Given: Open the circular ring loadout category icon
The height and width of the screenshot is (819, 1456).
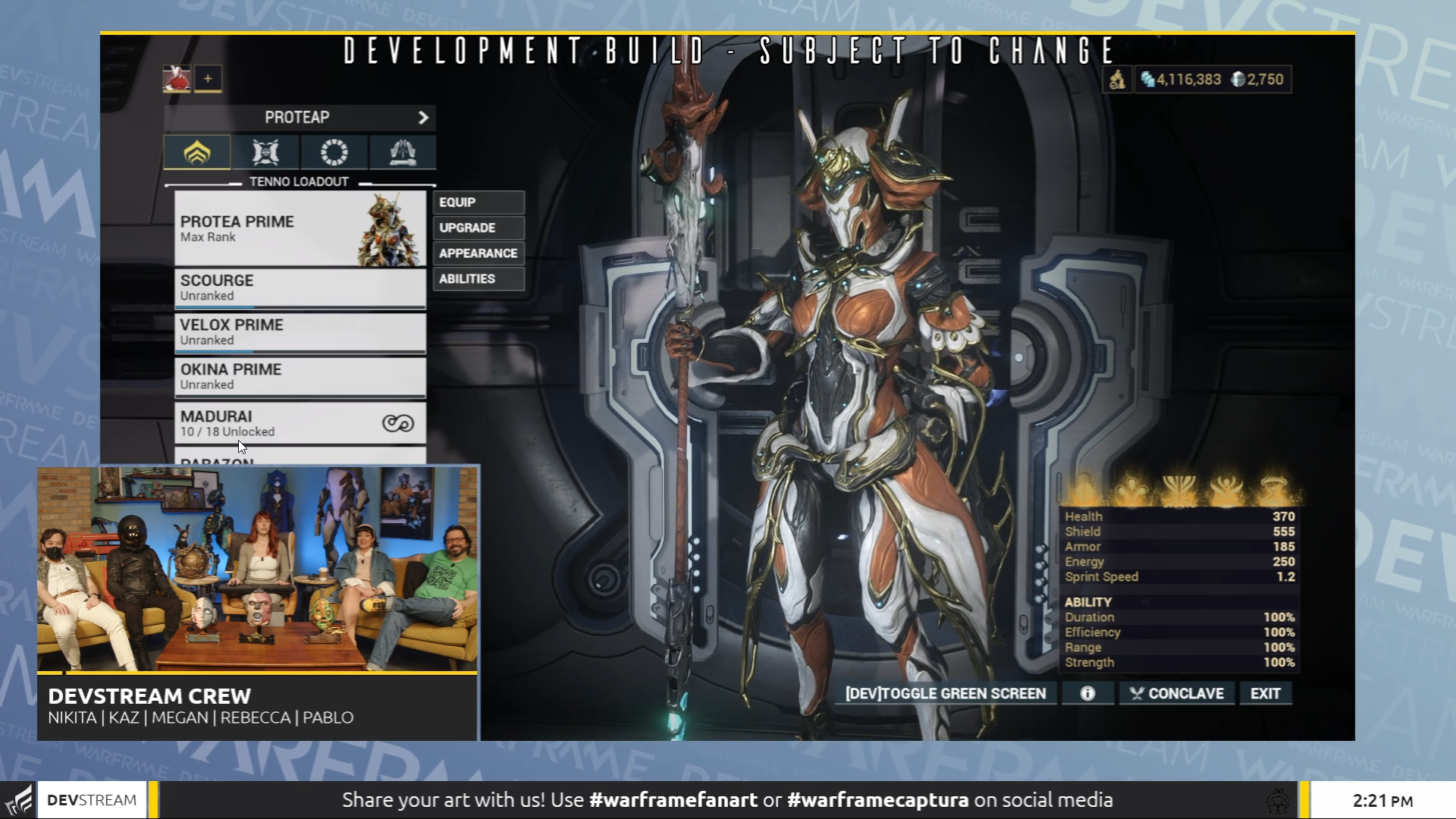Looking at the screenshot, I should [x=334, y=152].
